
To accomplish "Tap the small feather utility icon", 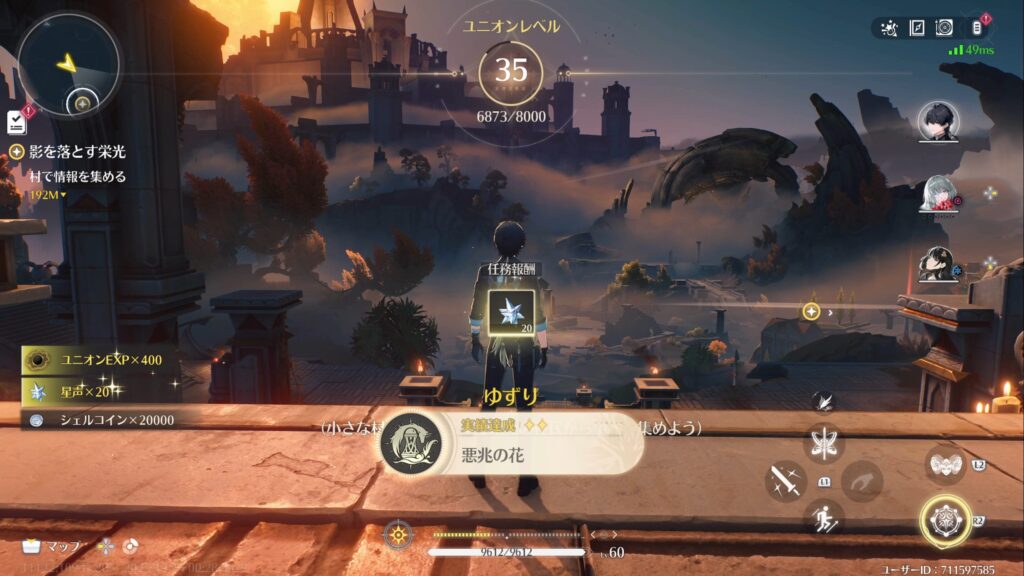I will coord(824,402).
